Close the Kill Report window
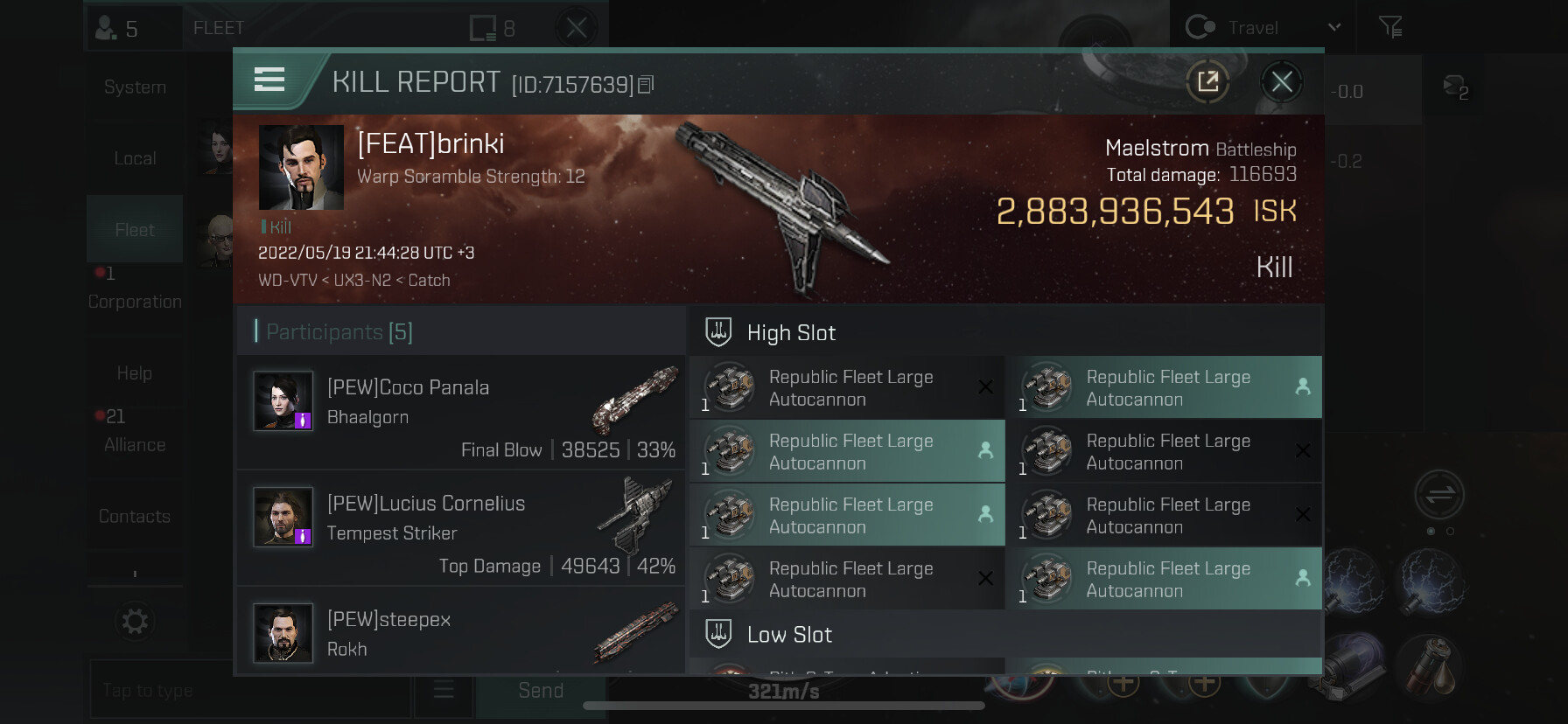 pos(1282,82)
